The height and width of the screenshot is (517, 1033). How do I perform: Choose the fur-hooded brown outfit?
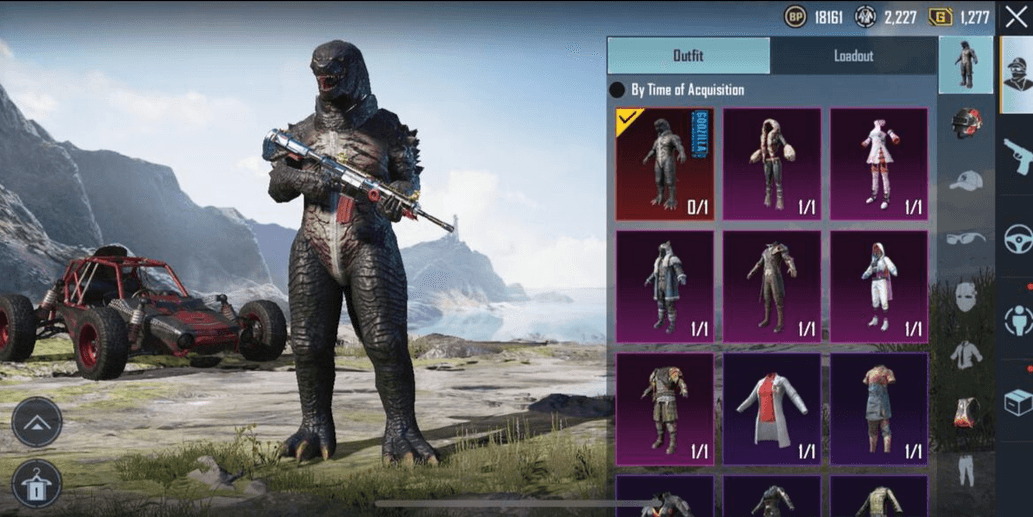(772, 164)
